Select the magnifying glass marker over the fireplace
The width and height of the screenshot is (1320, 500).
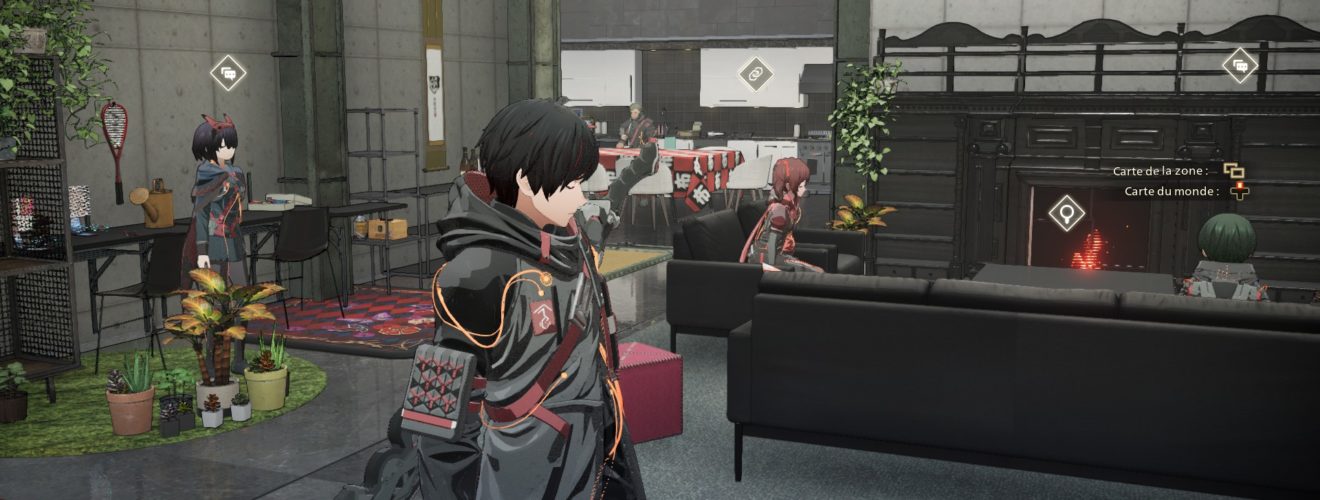(1067, 213)
